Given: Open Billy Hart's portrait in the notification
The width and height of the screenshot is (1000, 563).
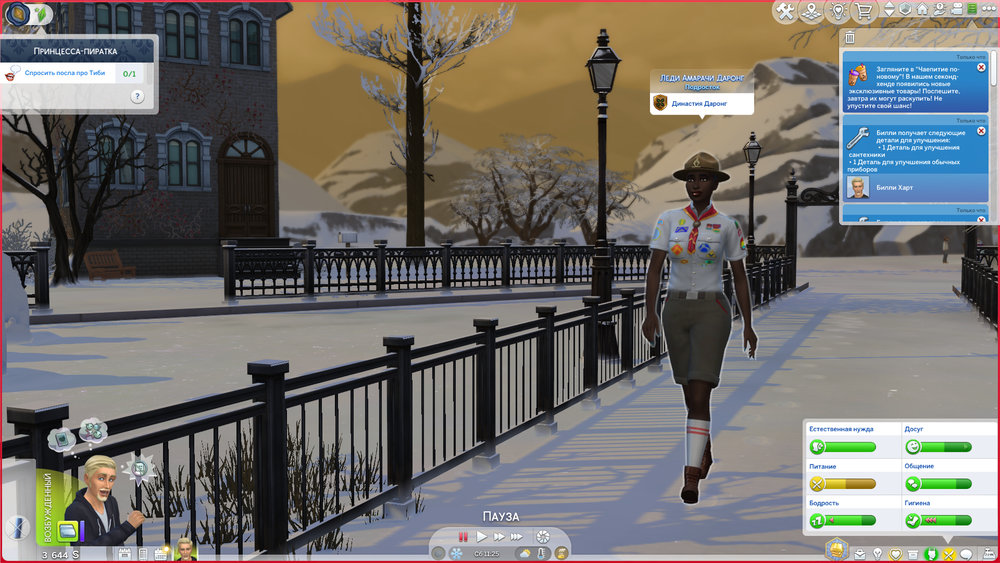Looking at the screenshot, I should pos(858,188).
